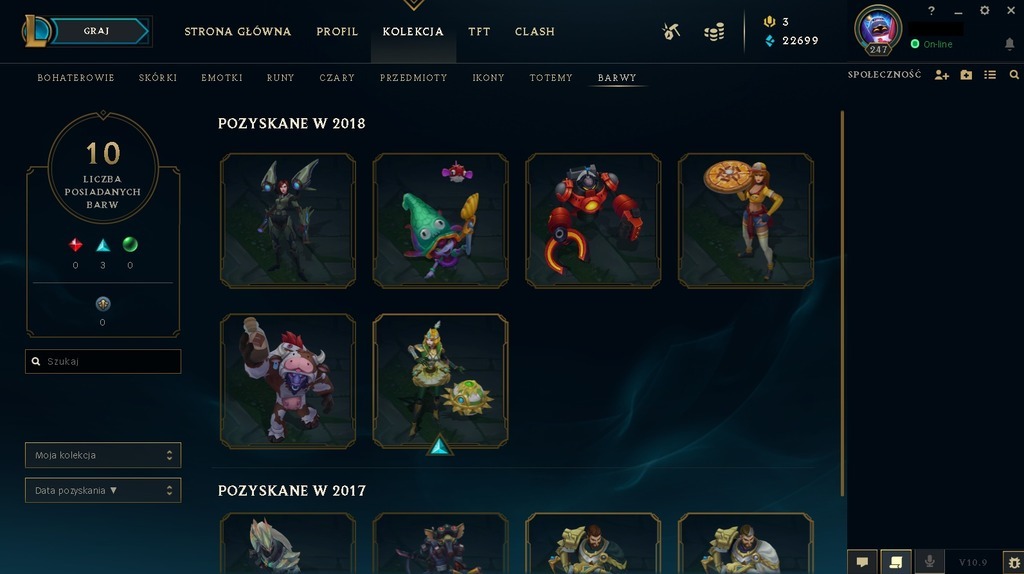Open the client settings gear icon
Viewport: 1024px width, 574px height.
pyautogui.click(x=984, y=11)
